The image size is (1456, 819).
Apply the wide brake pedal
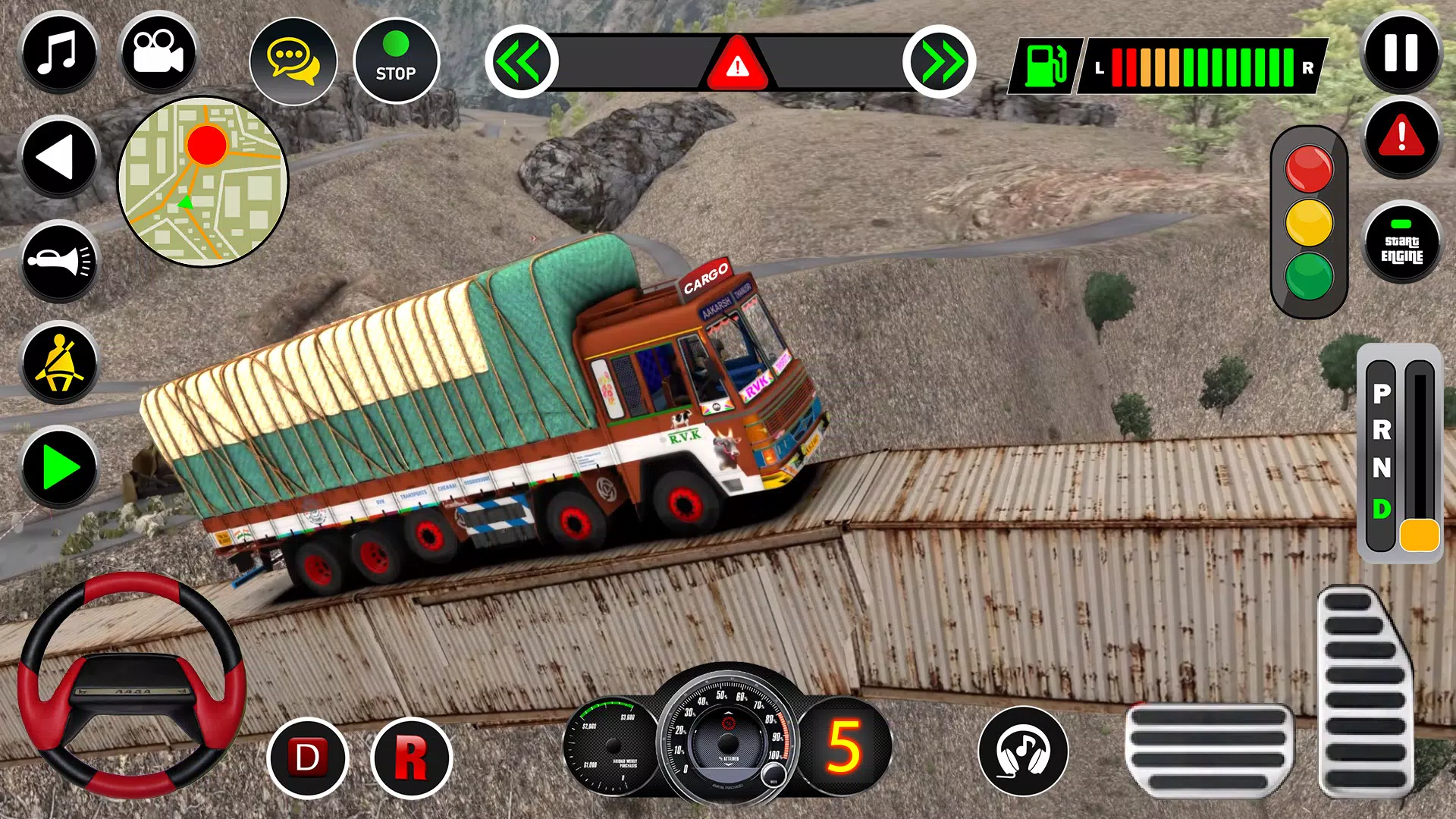click(1209, 749)
